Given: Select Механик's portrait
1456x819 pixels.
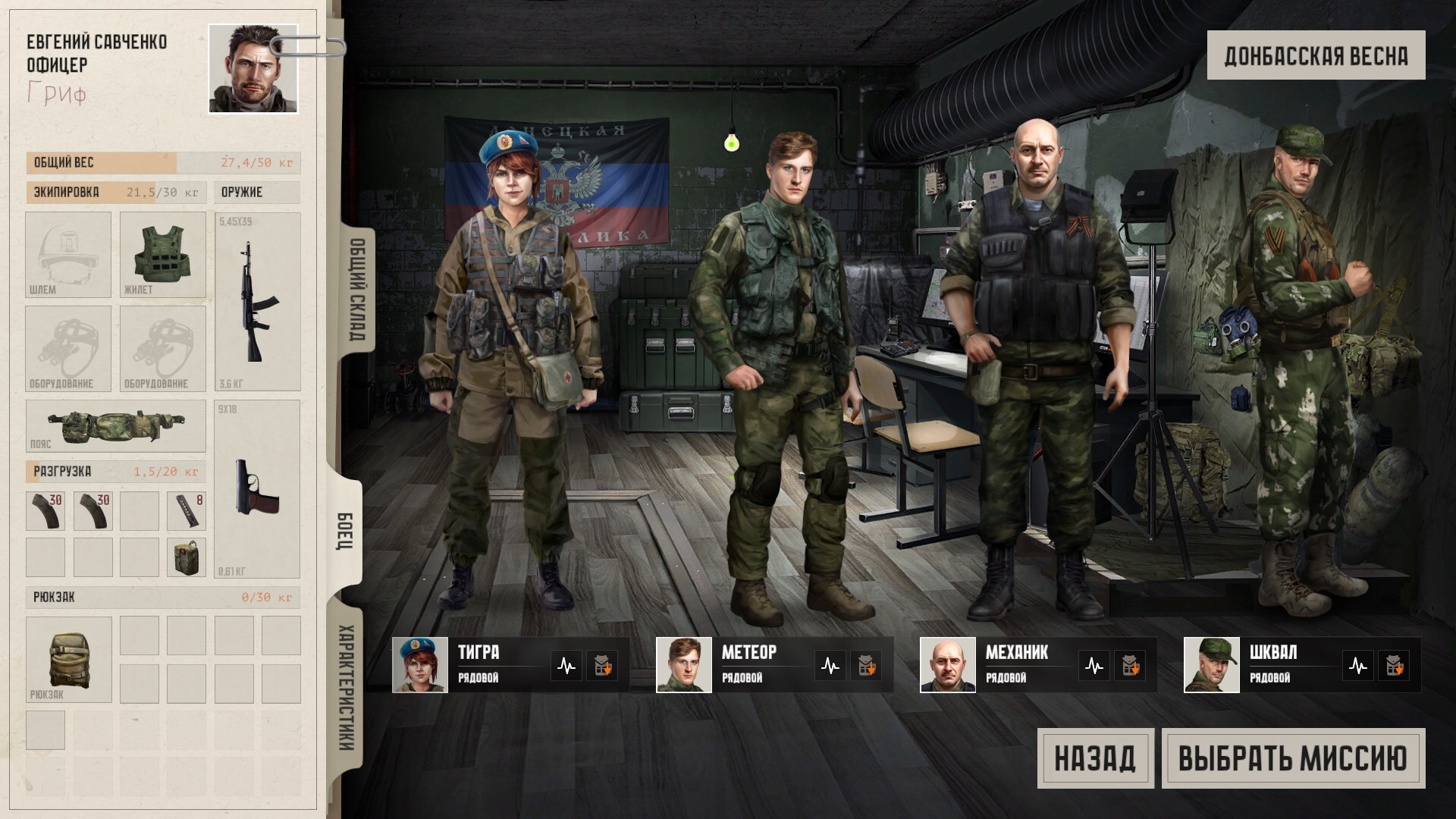Looking at the screenshot, I should [x=947, y=665].
